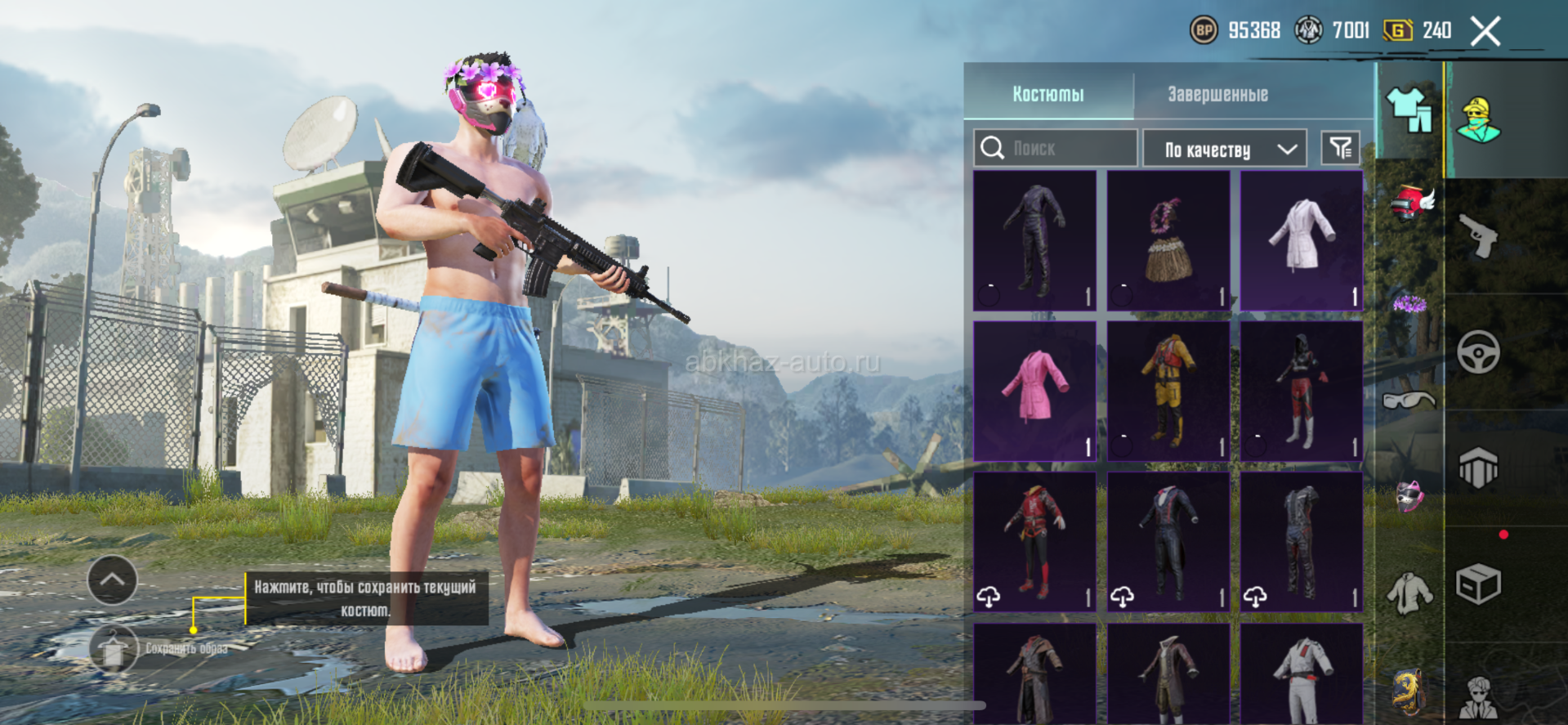Open the t-shirt outfits category
1568x725 pixels.
tap(1409, 111)
